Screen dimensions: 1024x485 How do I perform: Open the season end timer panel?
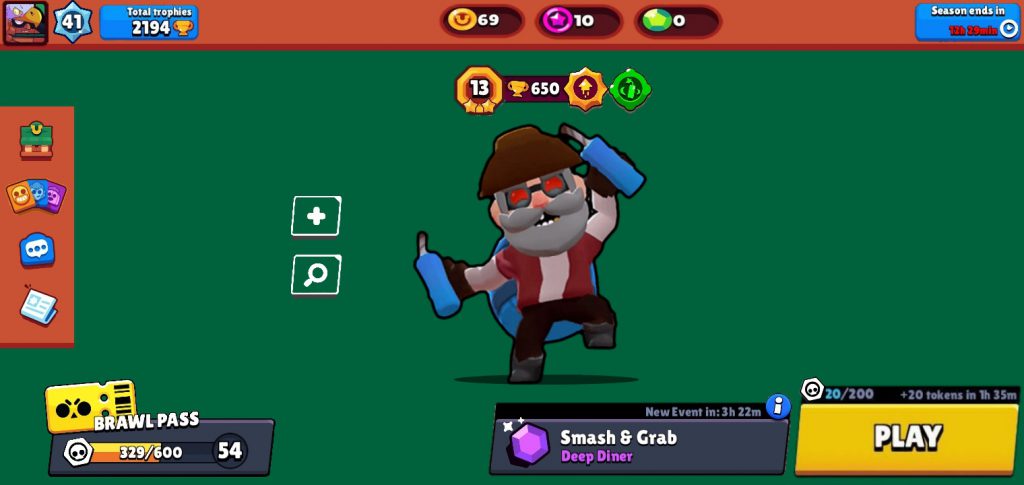(968, 21)
